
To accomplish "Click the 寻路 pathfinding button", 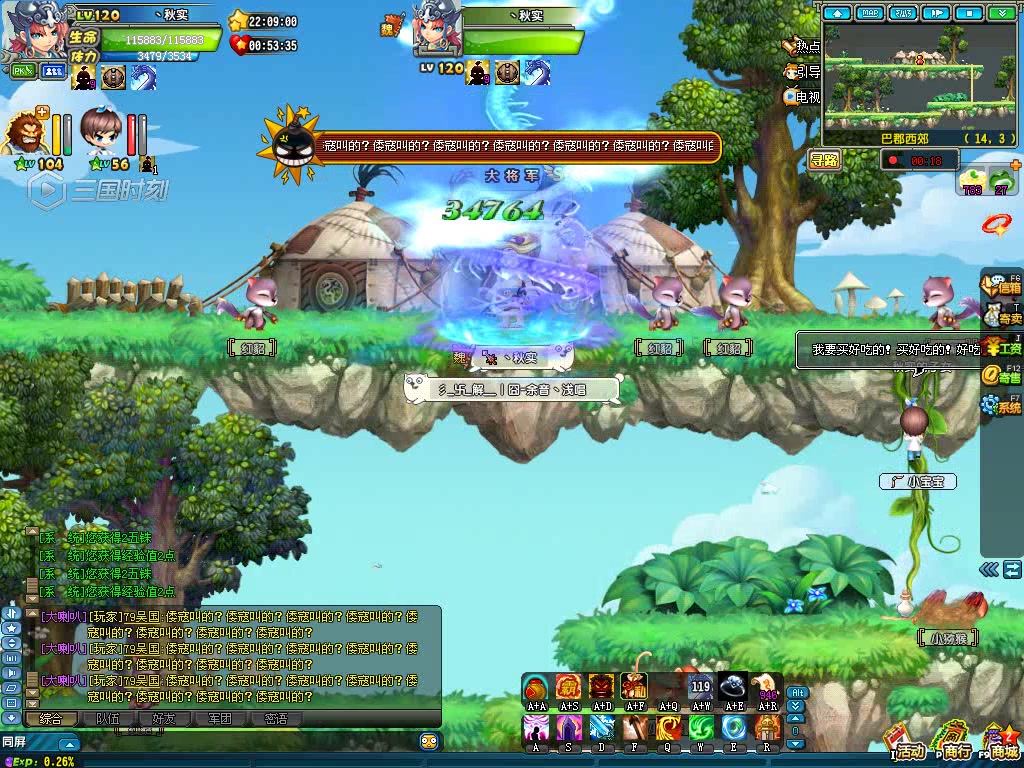I will 825,159.
